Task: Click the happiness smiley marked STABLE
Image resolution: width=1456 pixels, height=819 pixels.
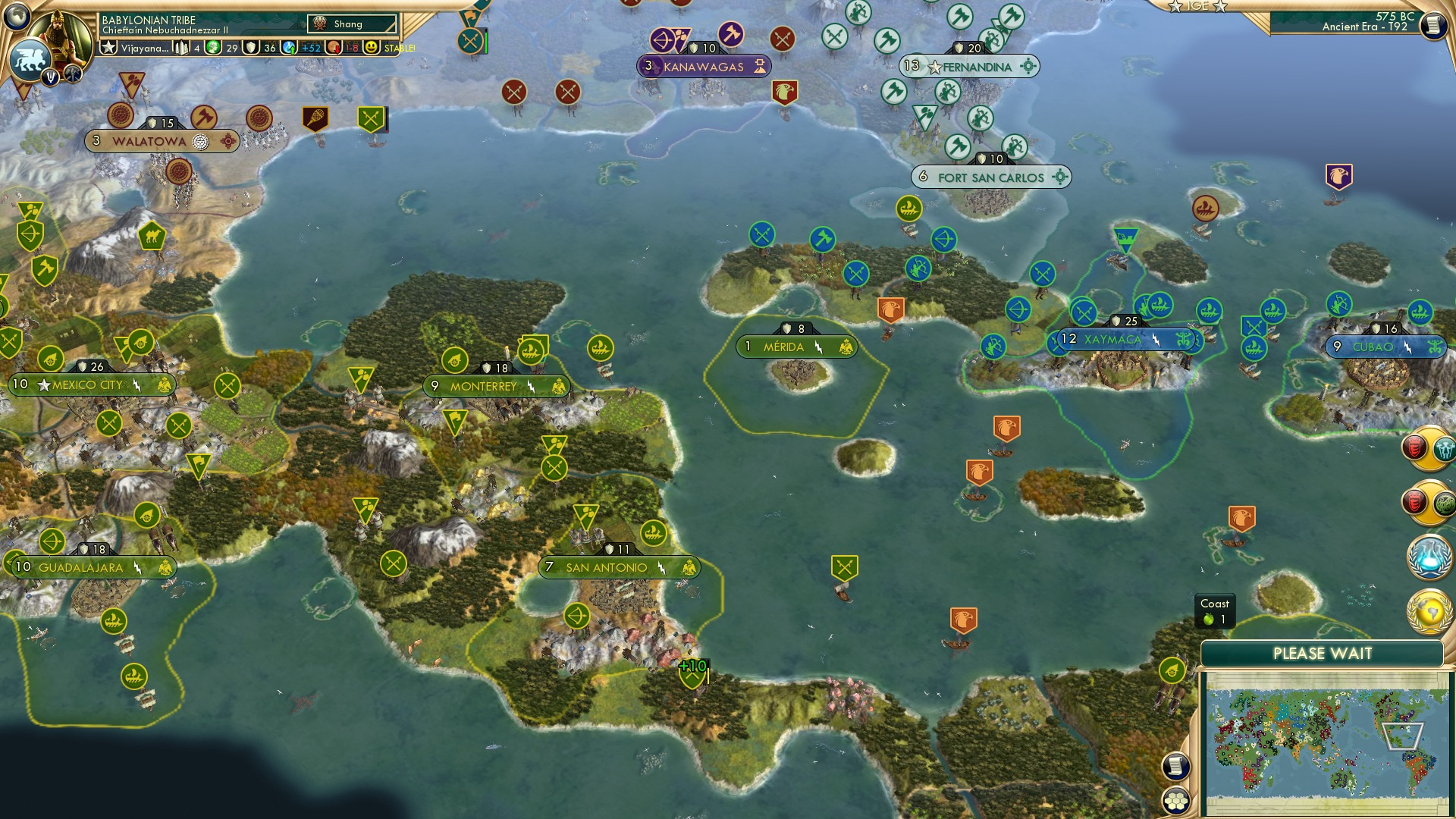Action: coord(371,48)
